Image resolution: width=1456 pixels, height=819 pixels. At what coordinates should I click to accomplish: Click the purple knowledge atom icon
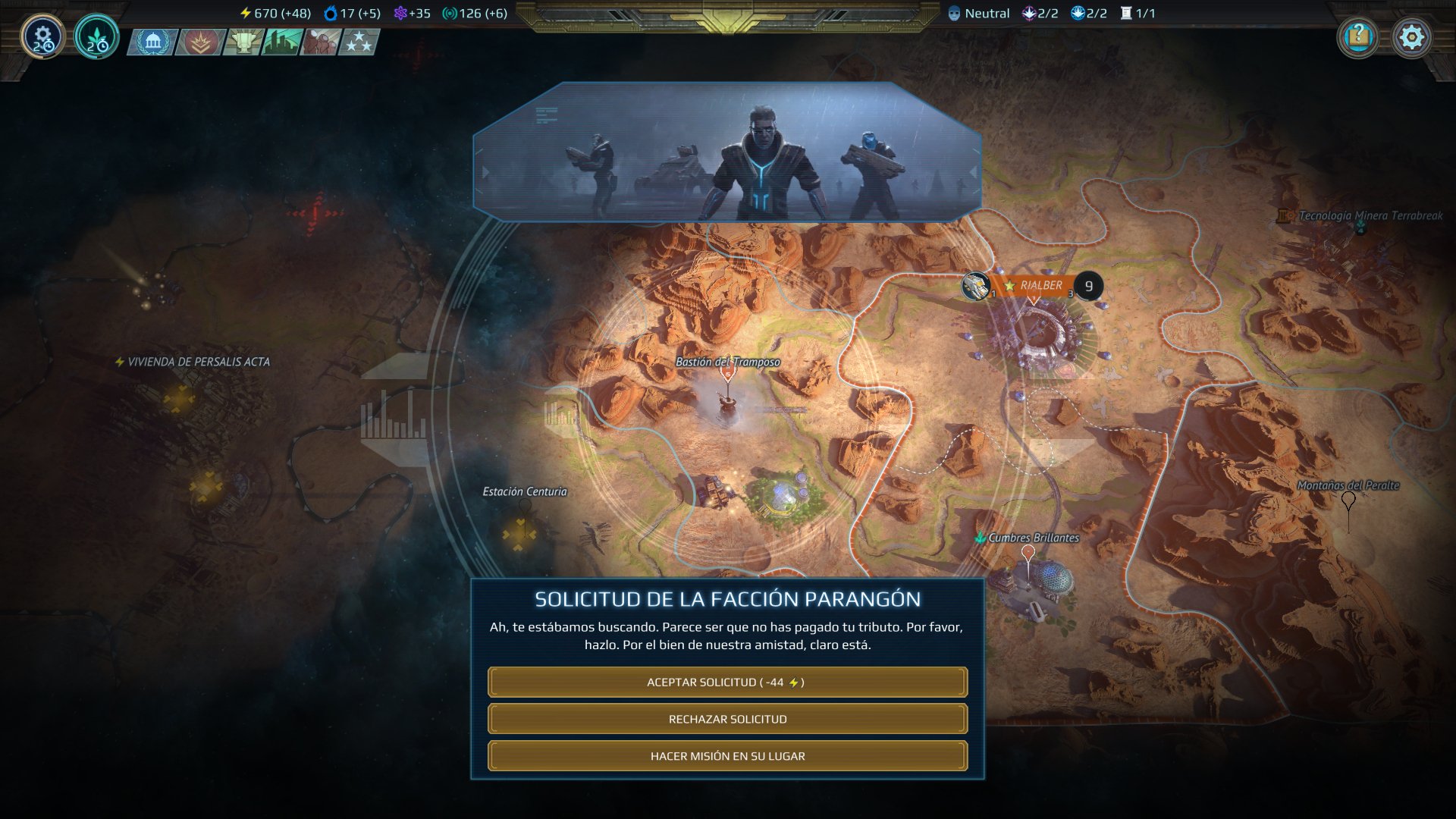click(x=400, y=13)
